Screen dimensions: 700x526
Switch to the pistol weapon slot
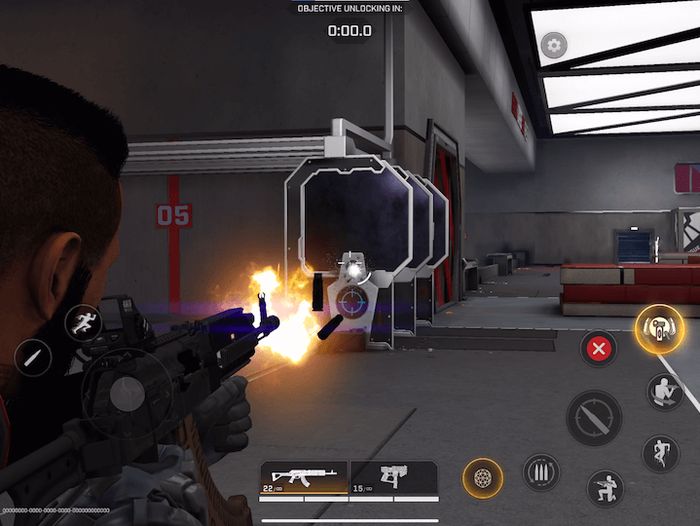click(x=393, y=479)
